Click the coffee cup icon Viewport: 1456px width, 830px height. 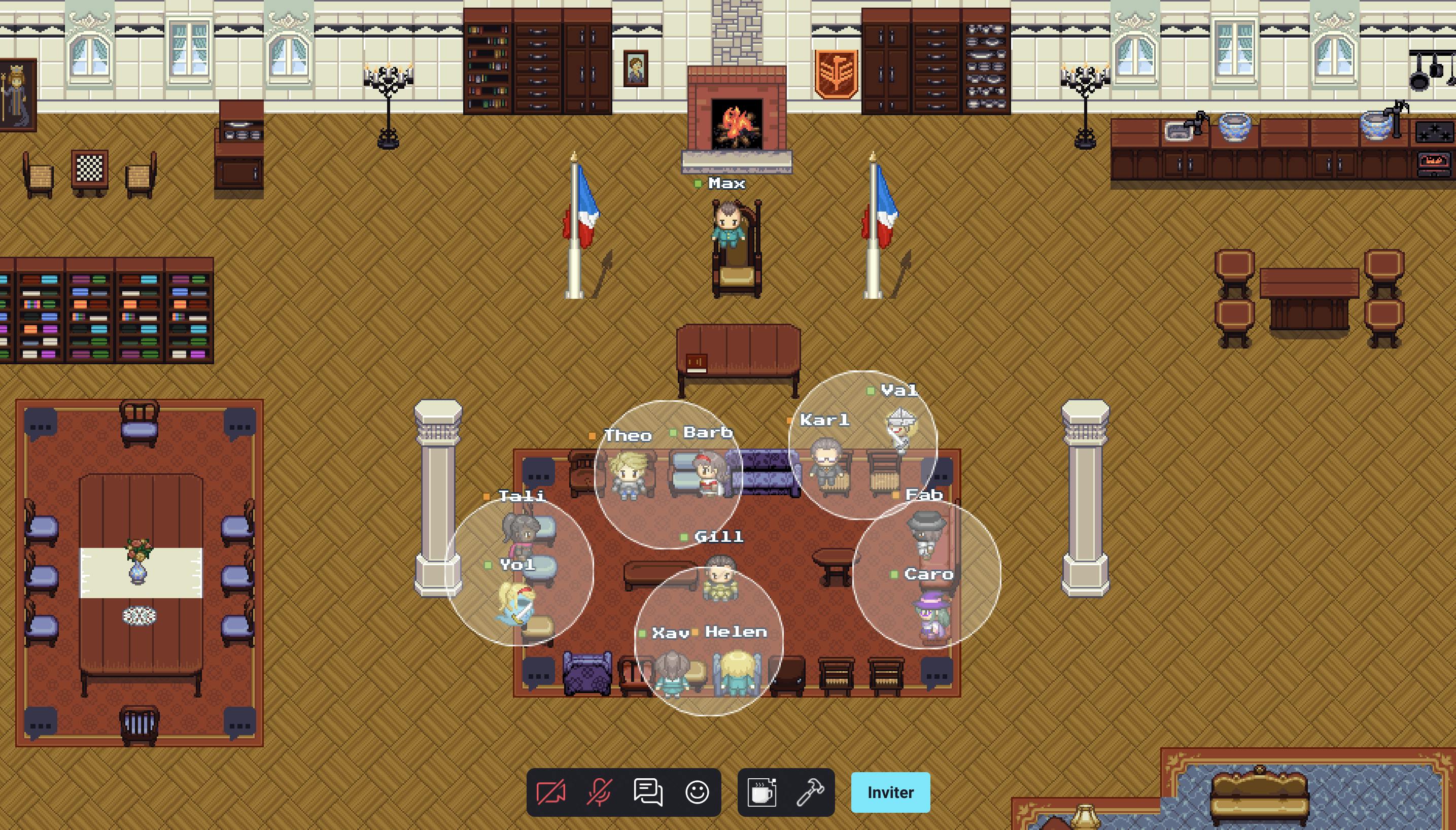coord(761,792)
